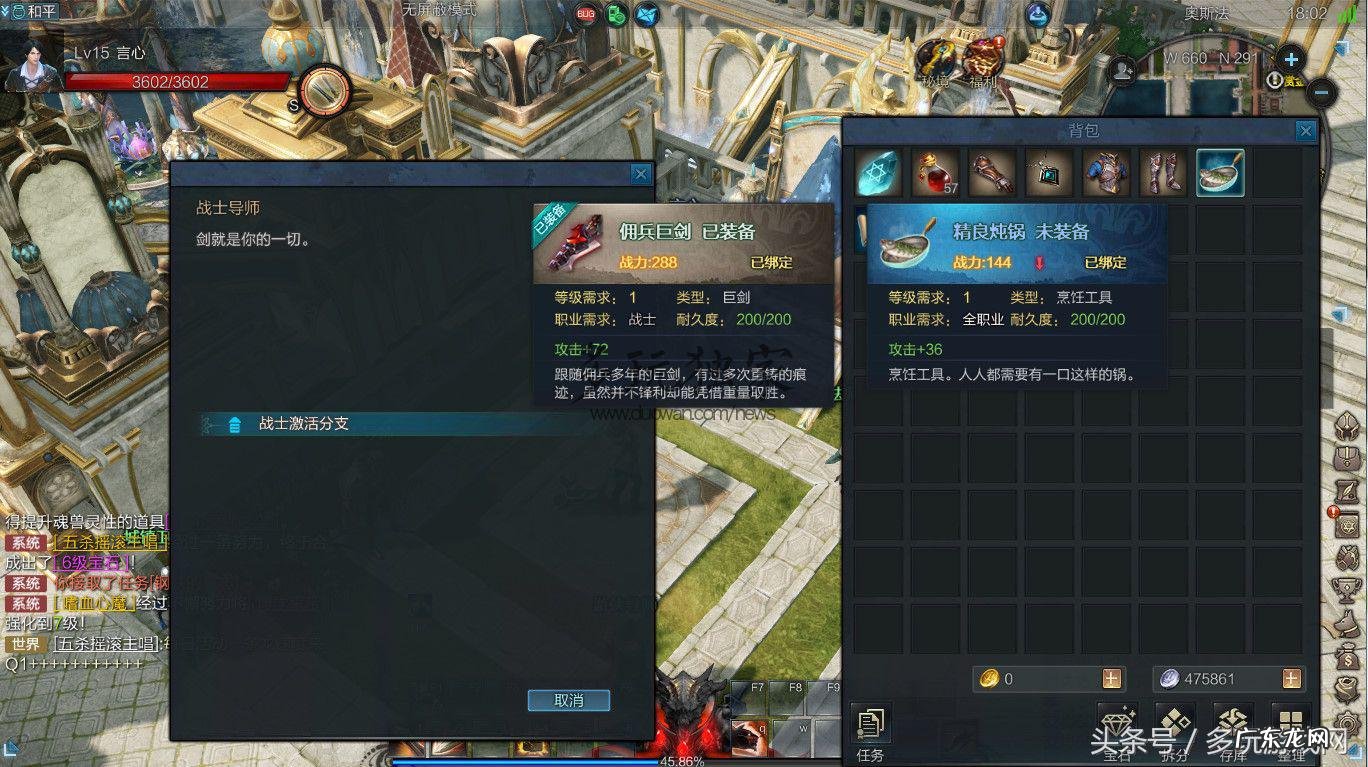Image resolution: width=1368 pixels, height=767 pixels.
Task: Open the 秘境 secret realm icon
Action: point(936,62)
